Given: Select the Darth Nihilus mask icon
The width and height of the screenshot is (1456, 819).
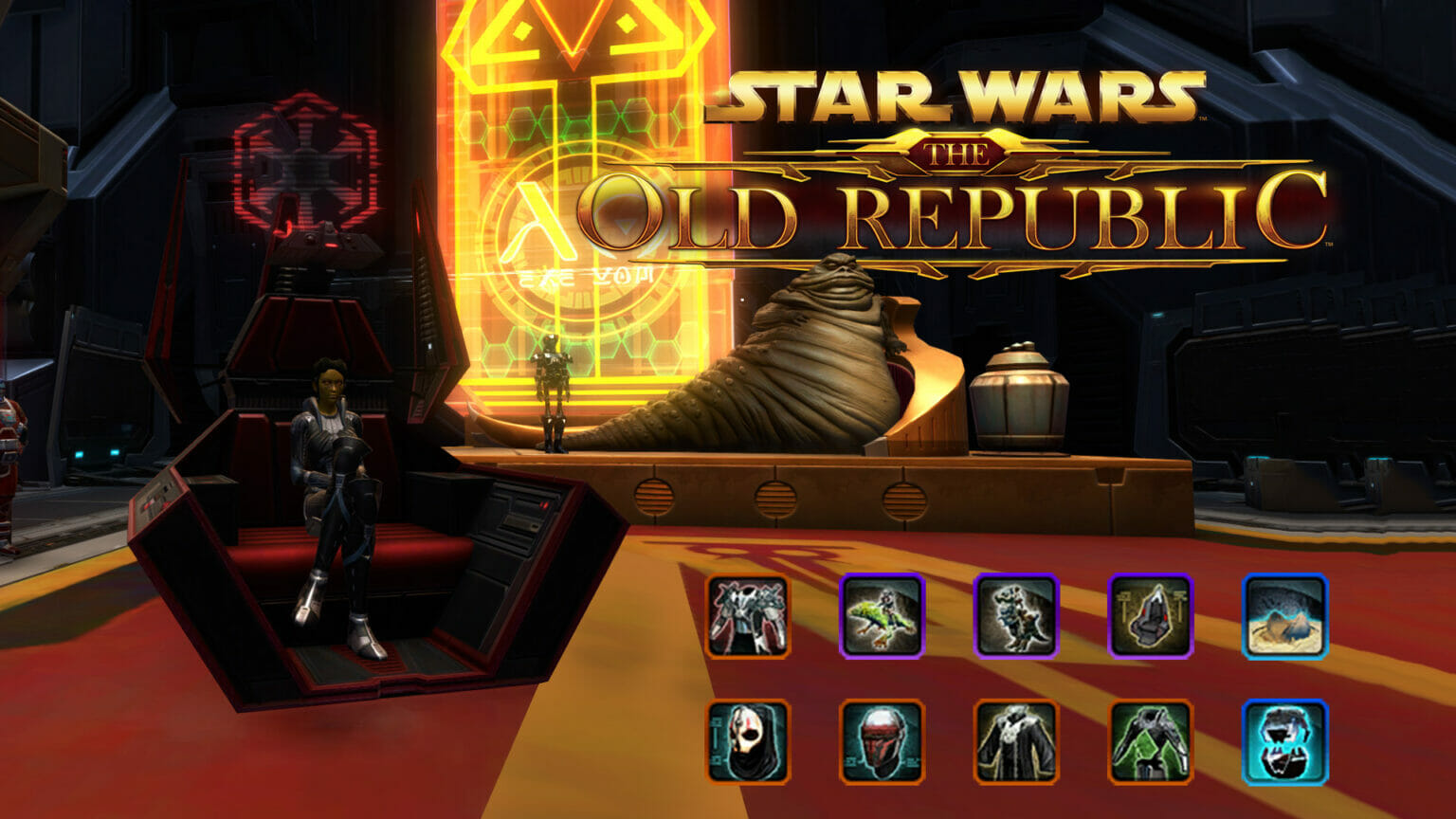Looking at the screenshot, I should pyautogui.click(x=747, y=741).
